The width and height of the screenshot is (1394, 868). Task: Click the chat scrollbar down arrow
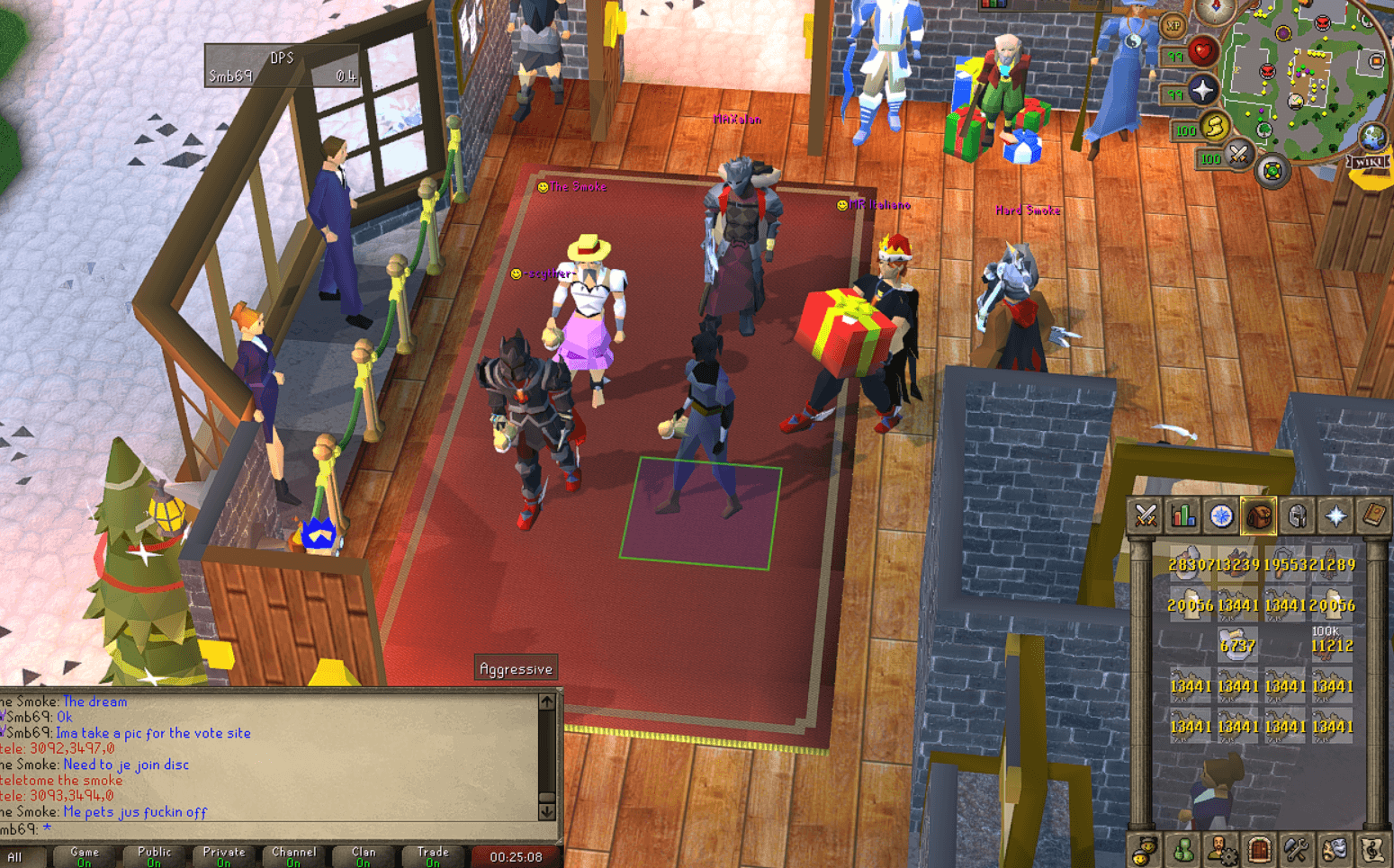[x=547, y=810]
